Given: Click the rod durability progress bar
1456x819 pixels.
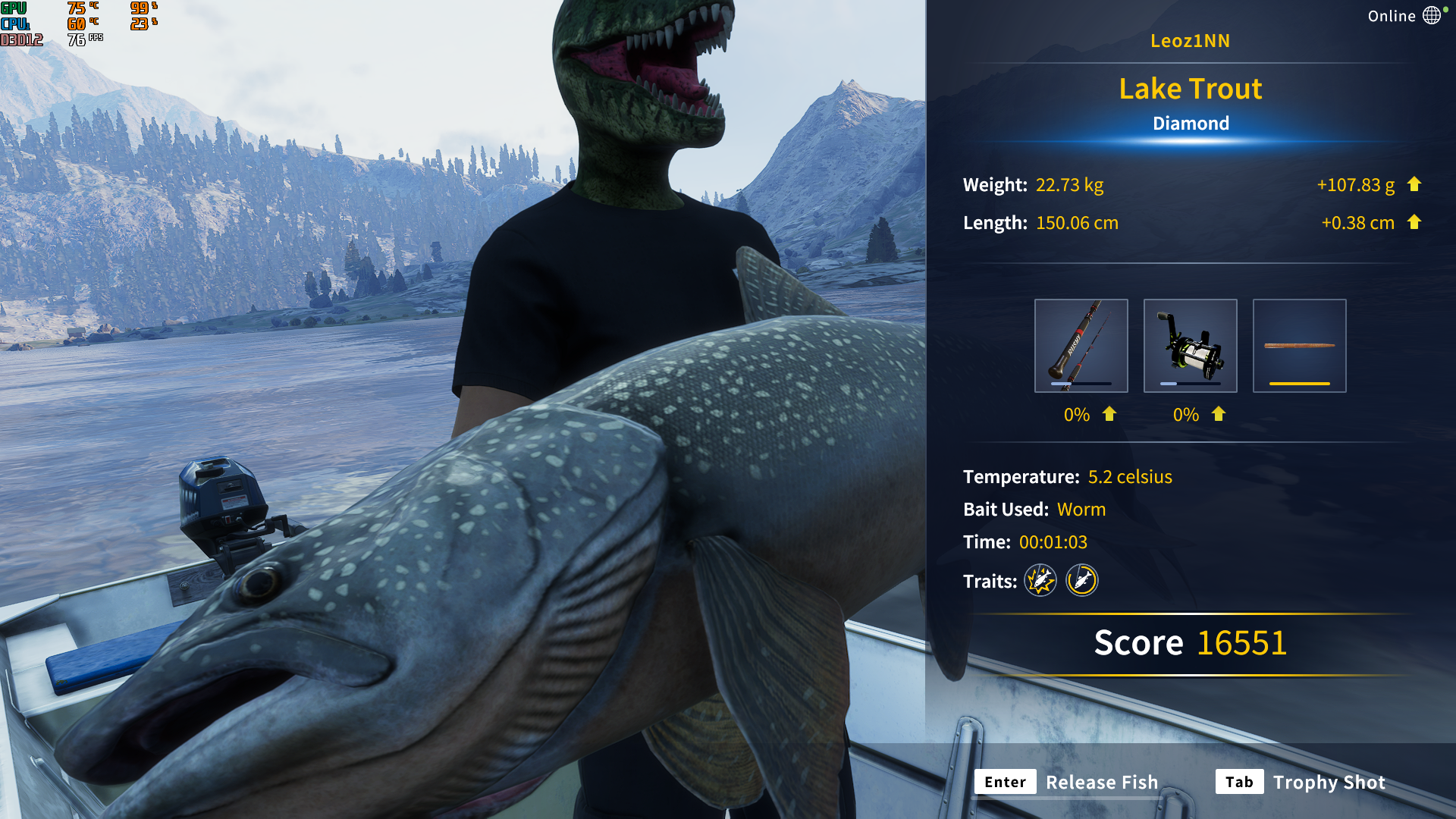Looking at the screenshot, I should click(1081, 384).
